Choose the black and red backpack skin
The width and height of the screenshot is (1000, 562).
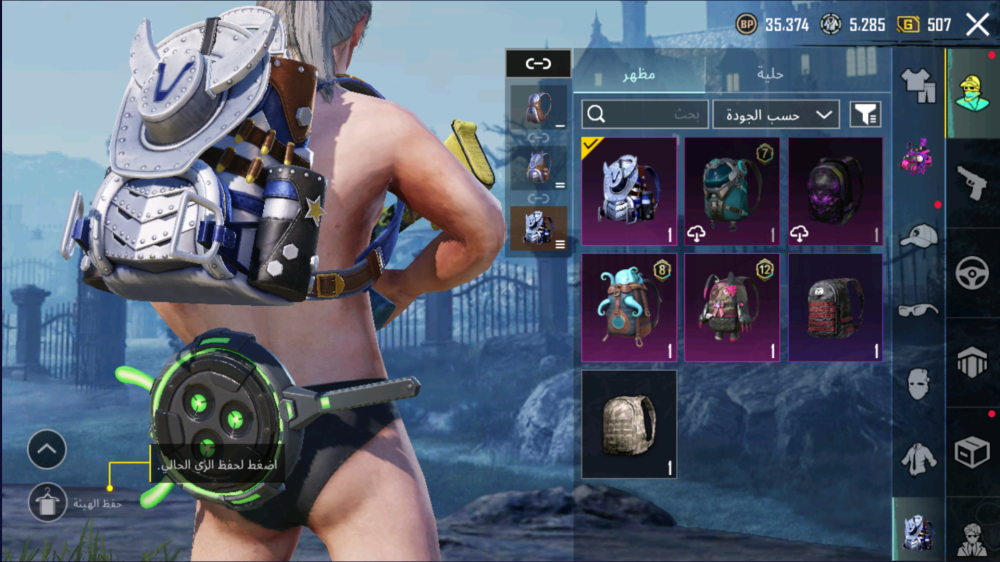(x=836, y=307)
